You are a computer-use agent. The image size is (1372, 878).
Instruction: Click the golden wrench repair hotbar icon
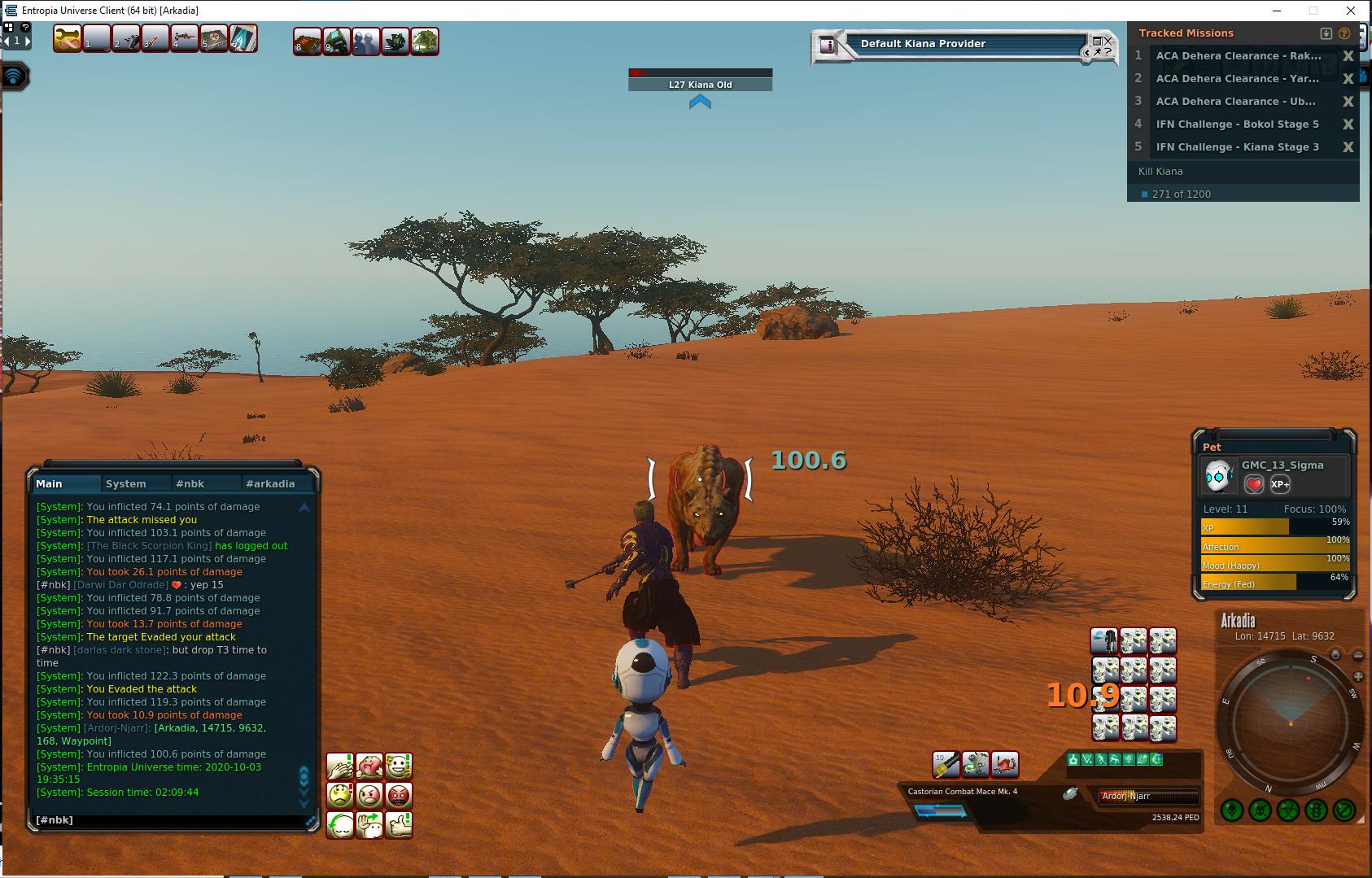tap(68, 39)
